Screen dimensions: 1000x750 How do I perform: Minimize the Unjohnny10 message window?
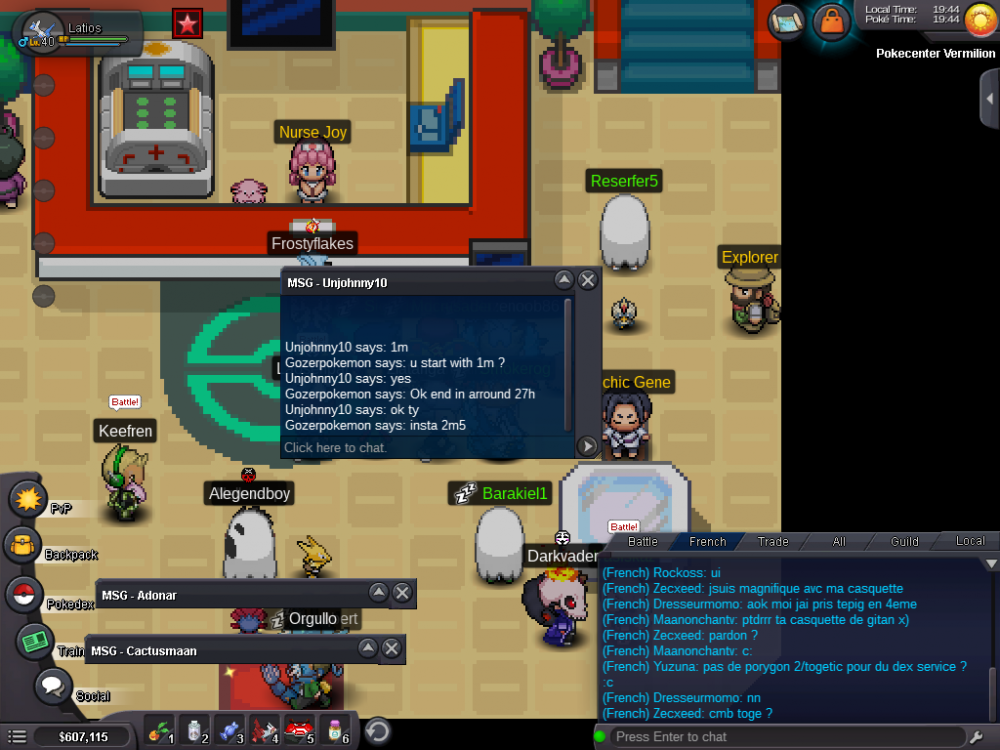pyautogui.click(x=564, y=281)
